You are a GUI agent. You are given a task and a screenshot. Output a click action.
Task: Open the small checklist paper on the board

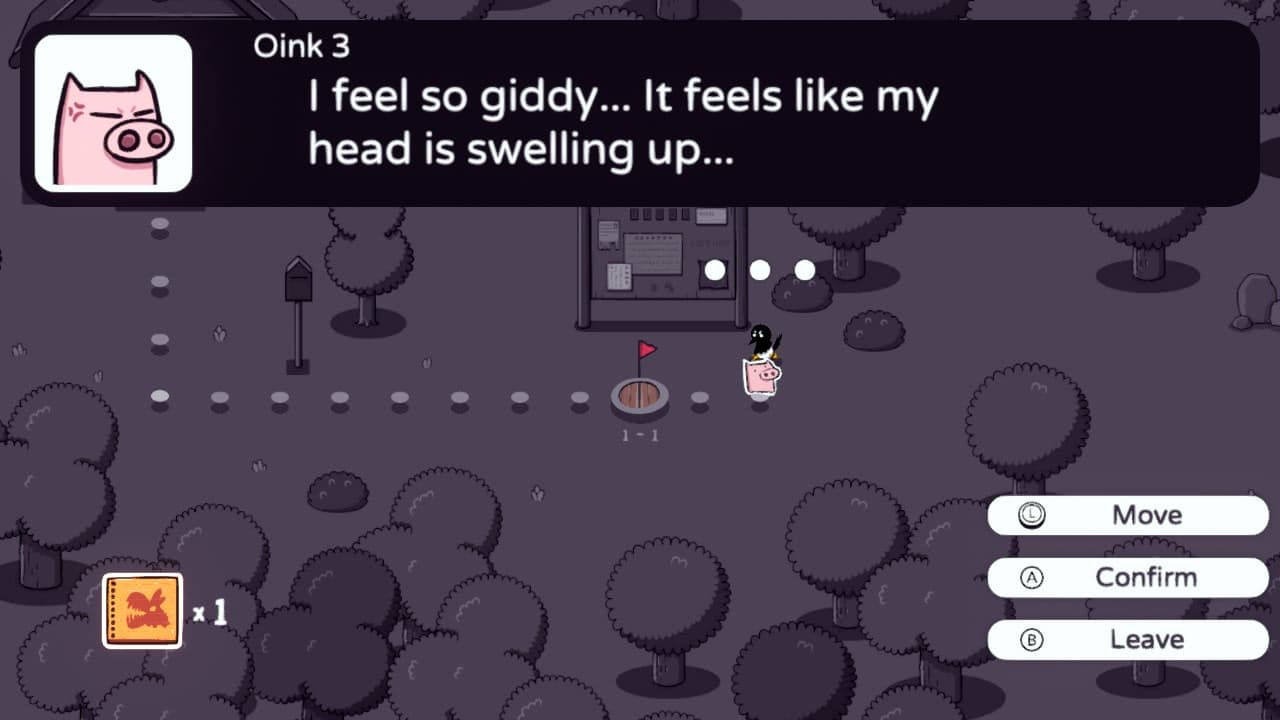click(x=619, y=277)
